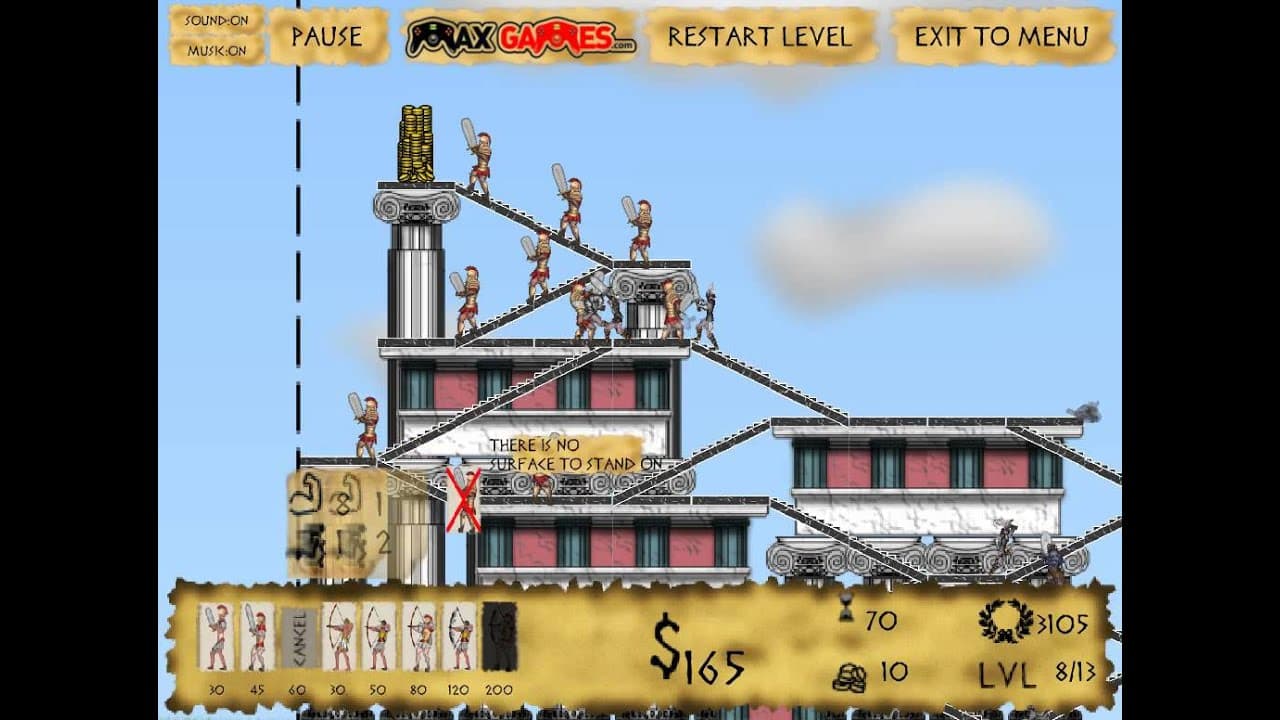Viewport: 1280px width, 720px height.
Task: Select the 120-cost archer unit card
Action: (460, 636)
